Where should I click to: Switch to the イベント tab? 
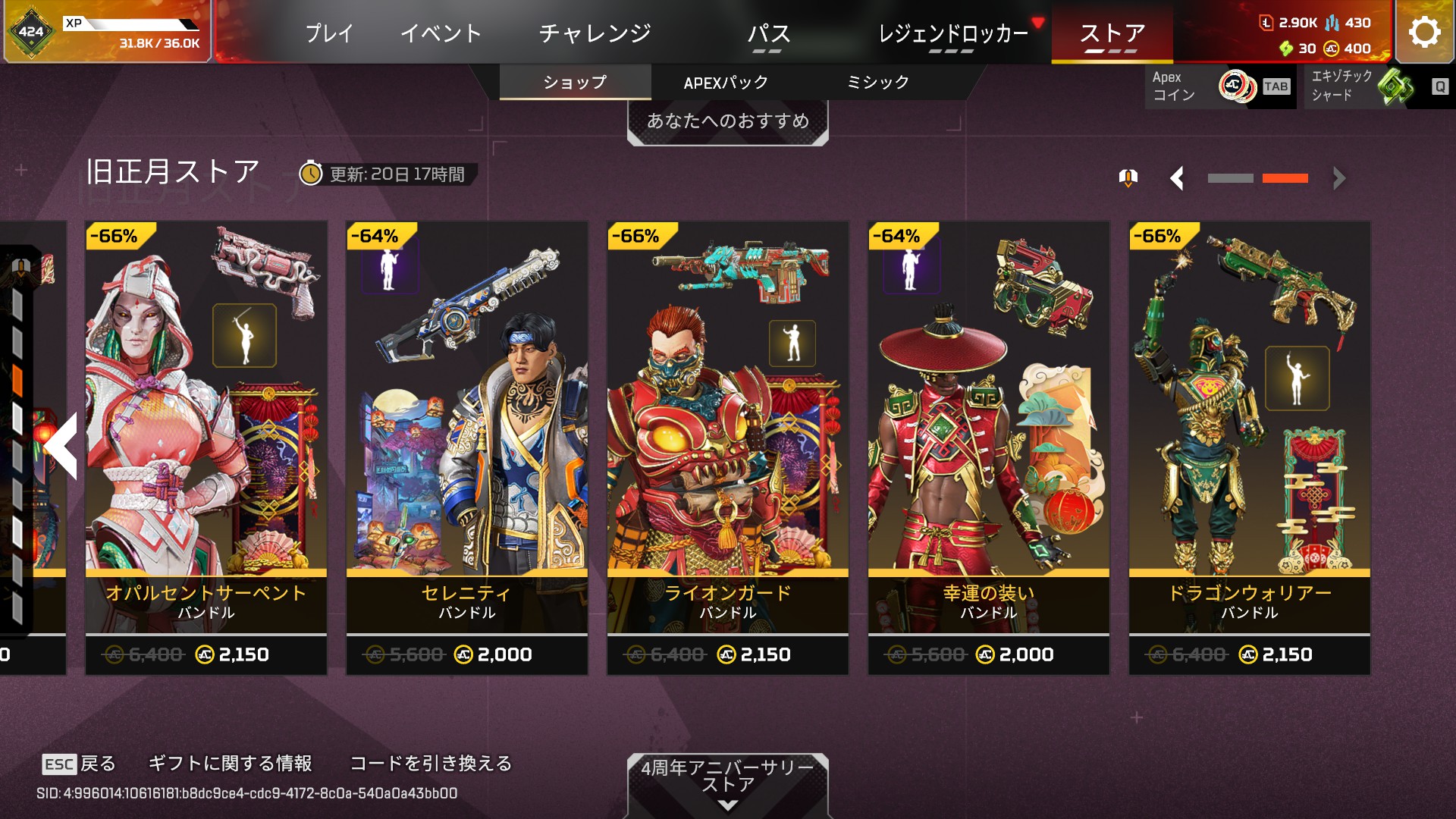click(x=441, y=33)
